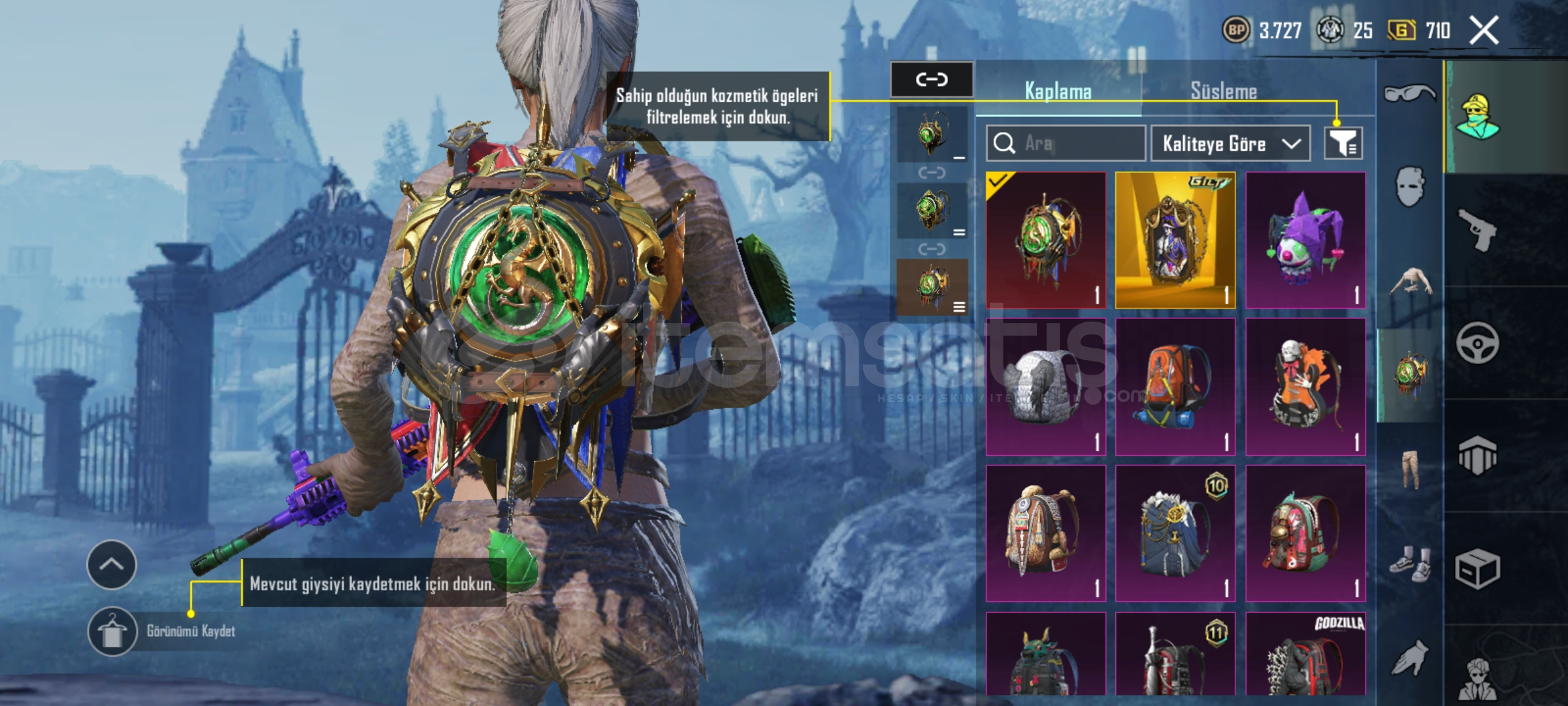Open the shoes cosmetic category
This screenshot has width=1568, height=706.
(x=1409, y=563)
